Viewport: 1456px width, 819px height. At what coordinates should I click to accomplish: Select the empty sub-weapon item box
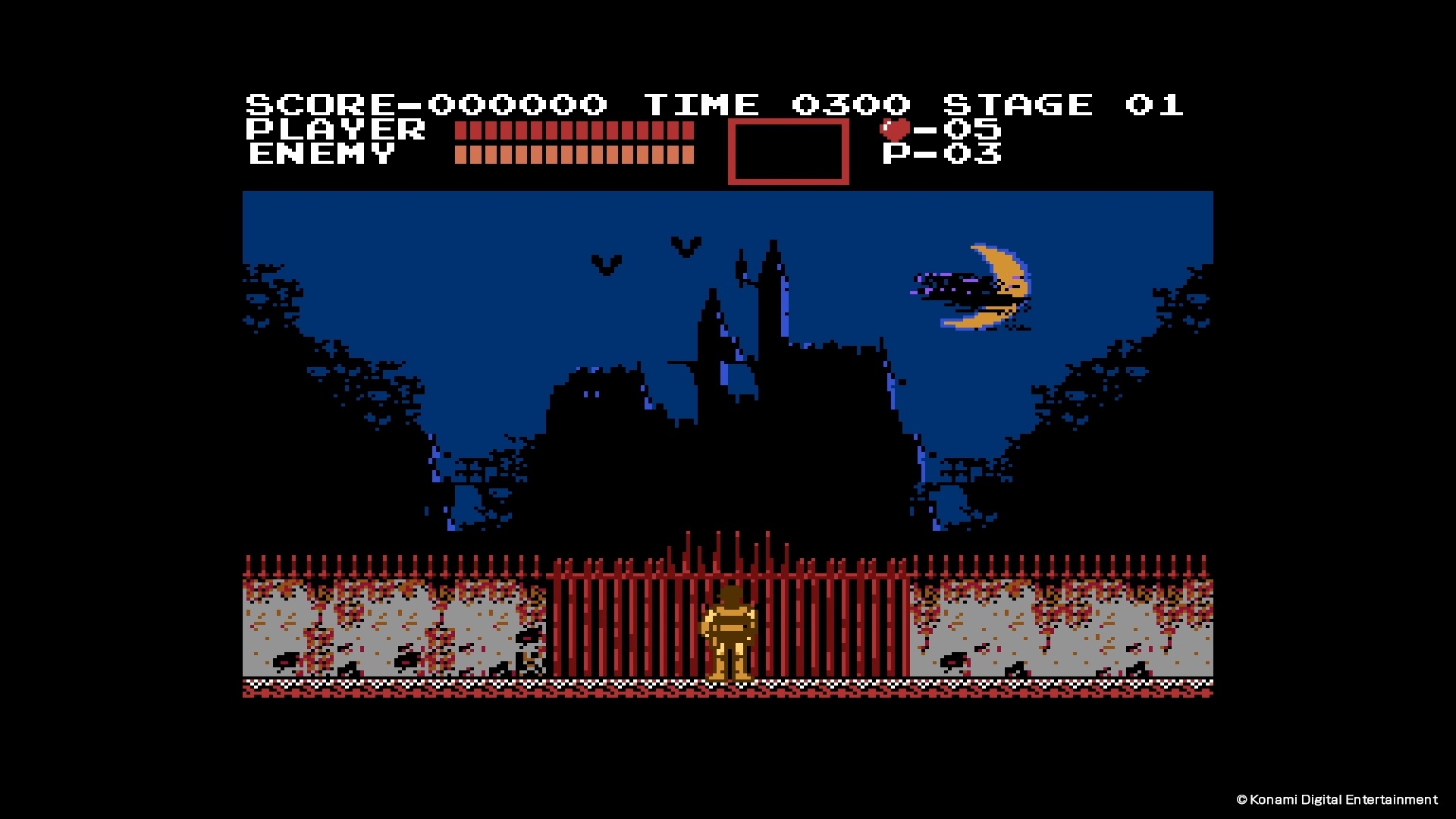[x=787, y=152]
